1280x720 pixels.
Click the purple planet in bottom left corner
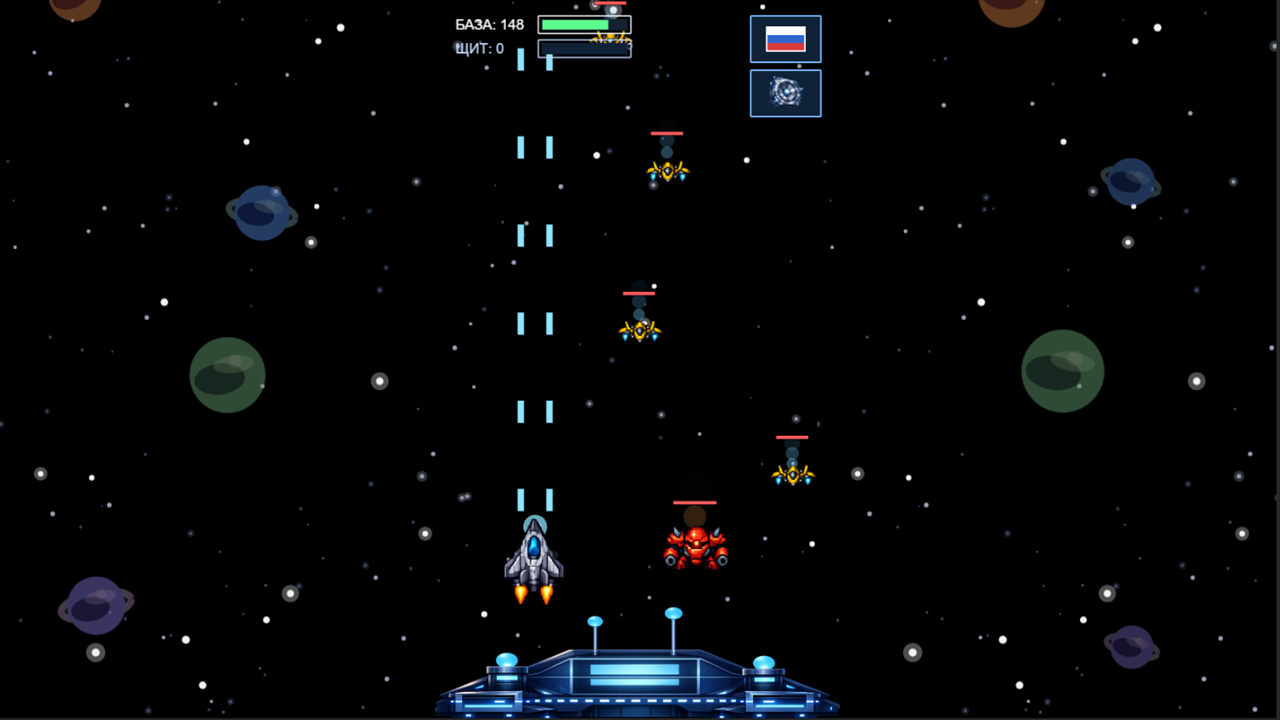95,603
